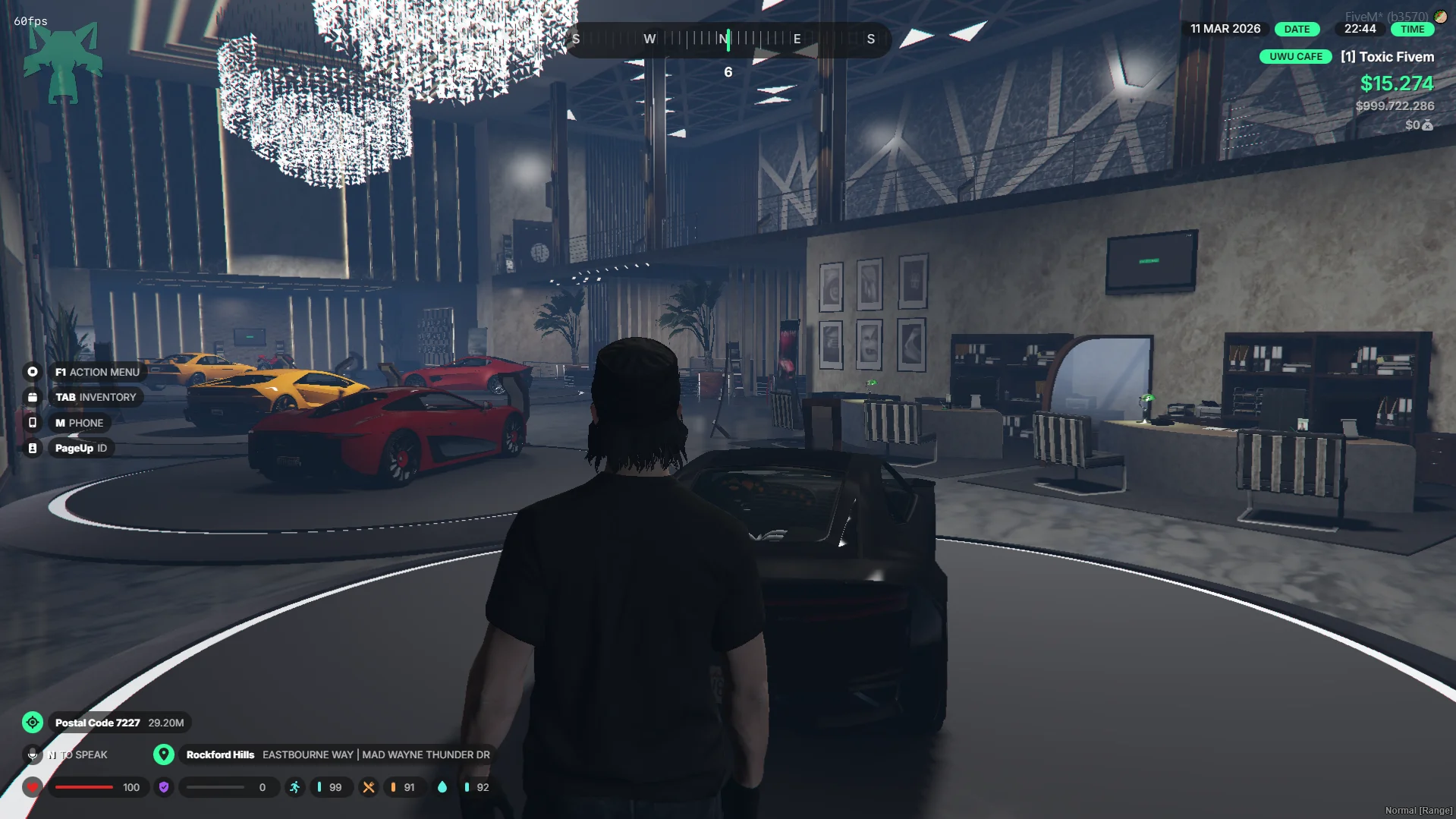Image resolution: width=1456 pixels, height=819 pixels.
Task: Select the water drop thirst icon
Action: tap(442, 787)
